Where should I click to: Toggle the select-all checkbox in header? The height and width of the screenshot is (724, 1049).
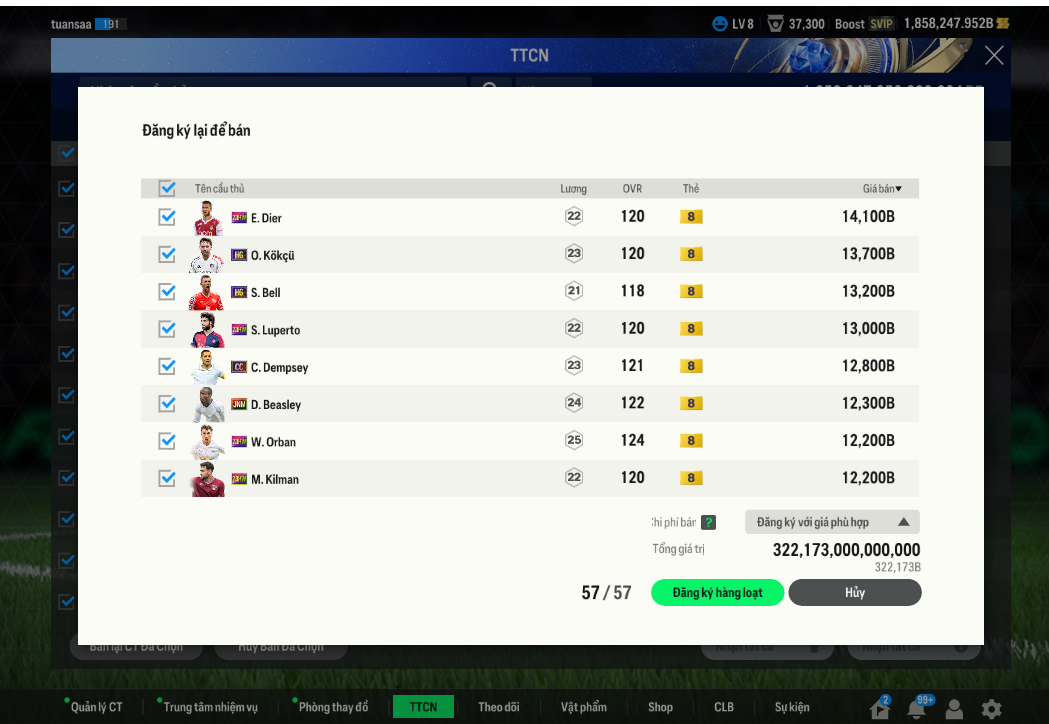(167, 188)
